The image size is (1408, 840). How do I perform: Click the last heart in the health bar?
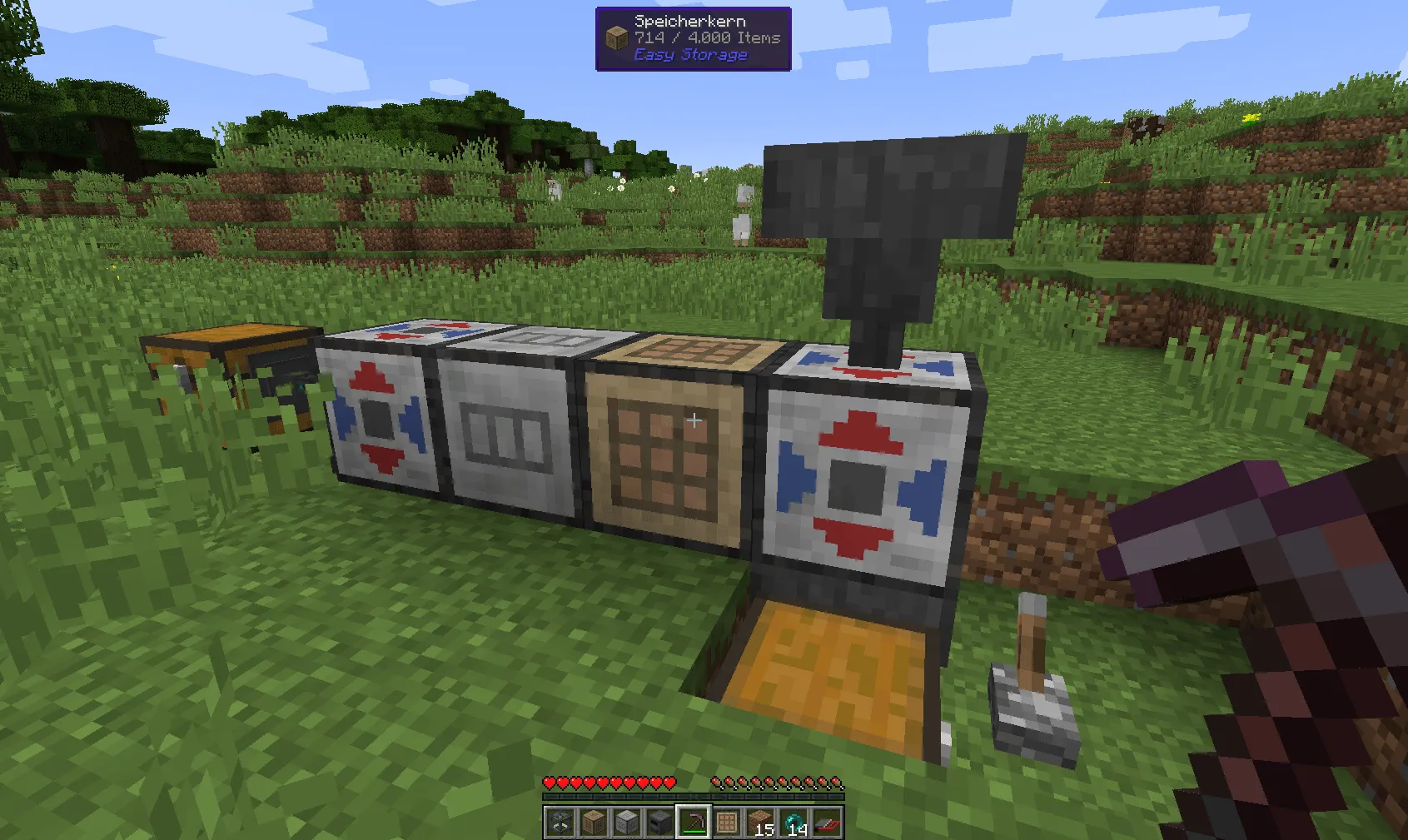(x=669, y=783)
